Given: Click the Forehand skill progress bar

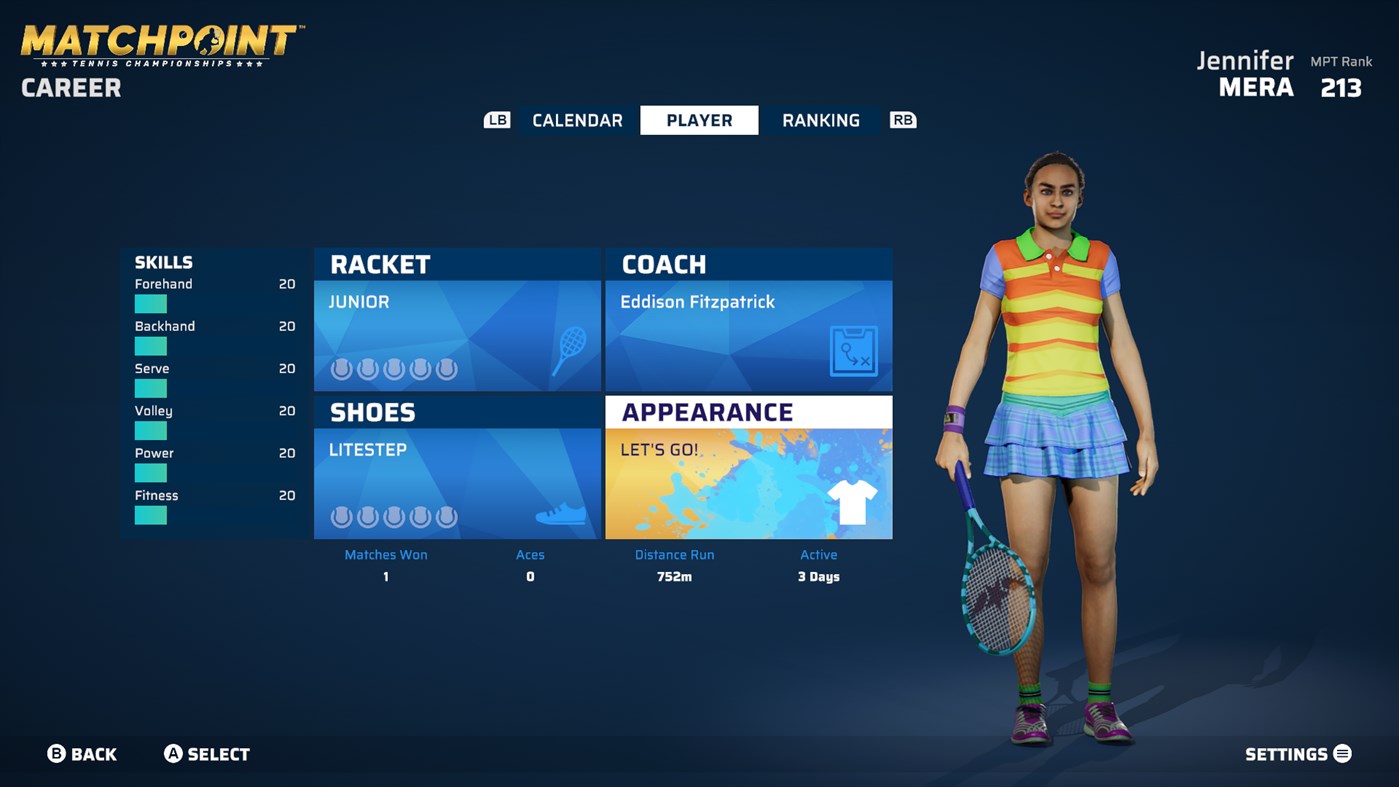Looking at the screenshot, I should point(150,304).
